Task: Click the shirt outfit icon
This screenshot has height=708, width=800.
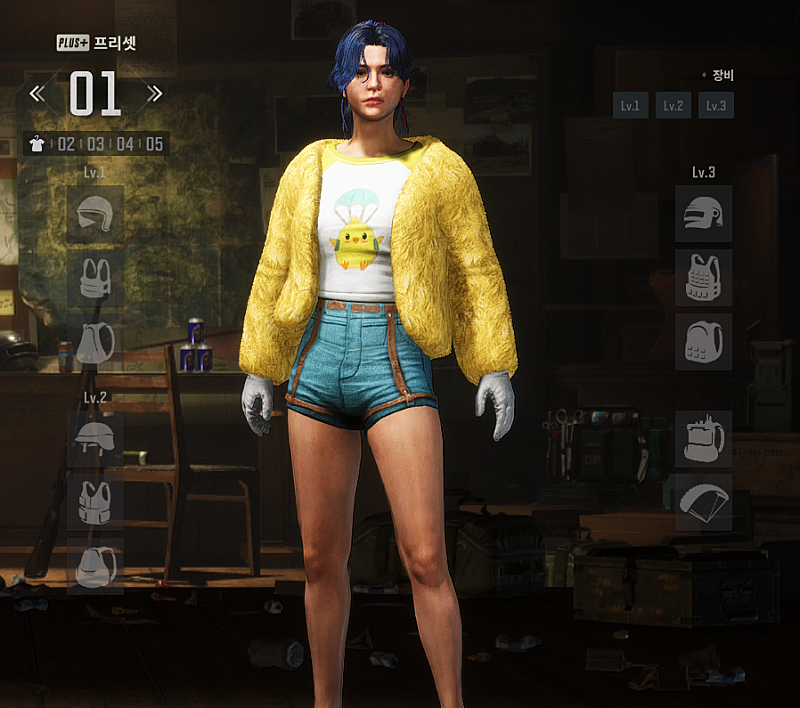Action: pos(38,143)
